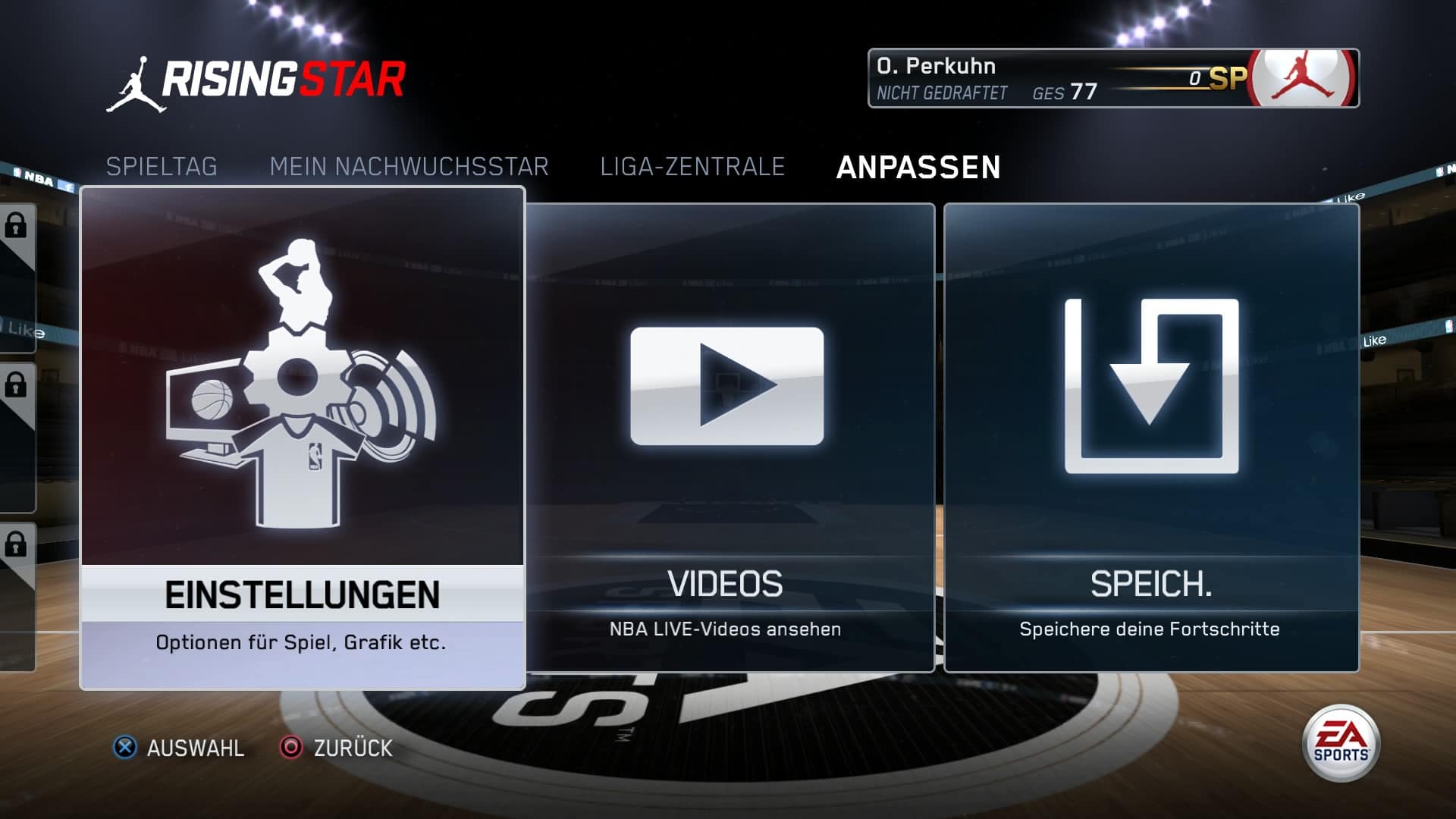1456x819 pixels.
Task: Switch to the Spieltag tab
Action: (162, 167)
